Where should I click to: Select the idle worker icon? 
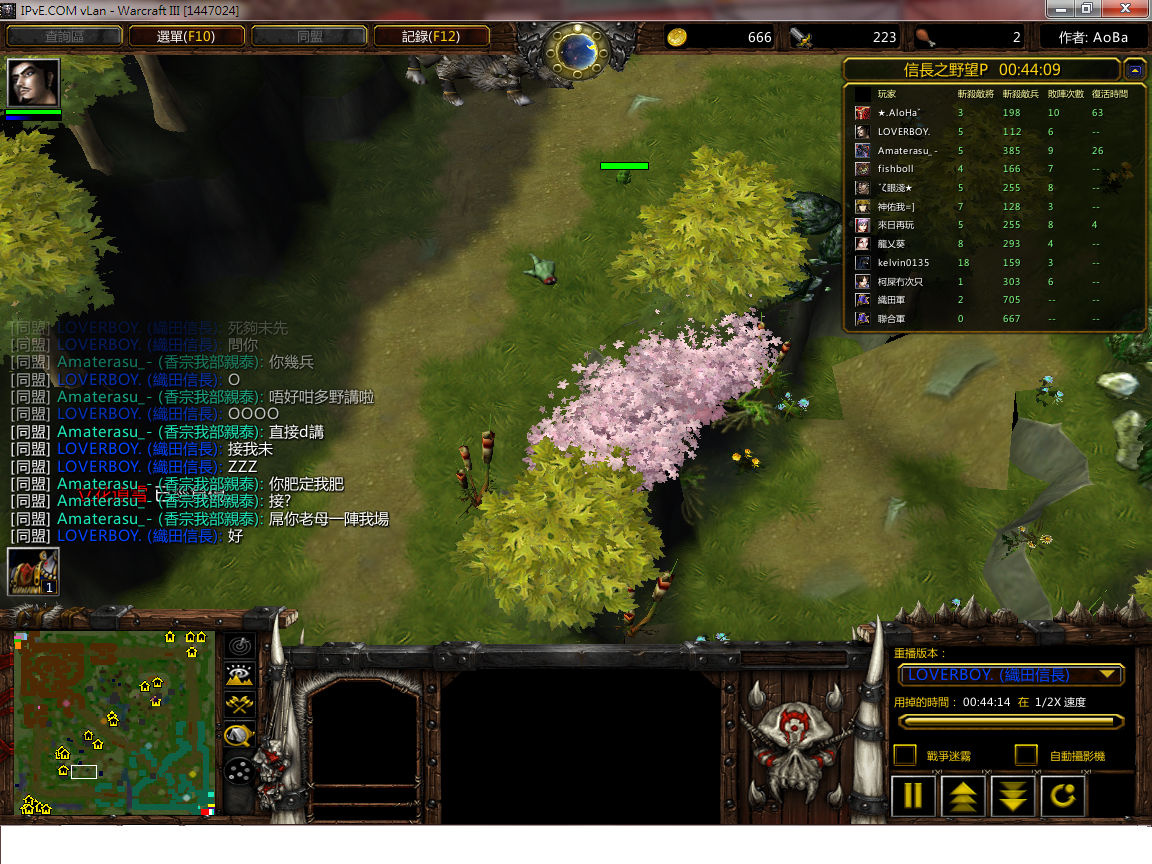pos(33,572)
